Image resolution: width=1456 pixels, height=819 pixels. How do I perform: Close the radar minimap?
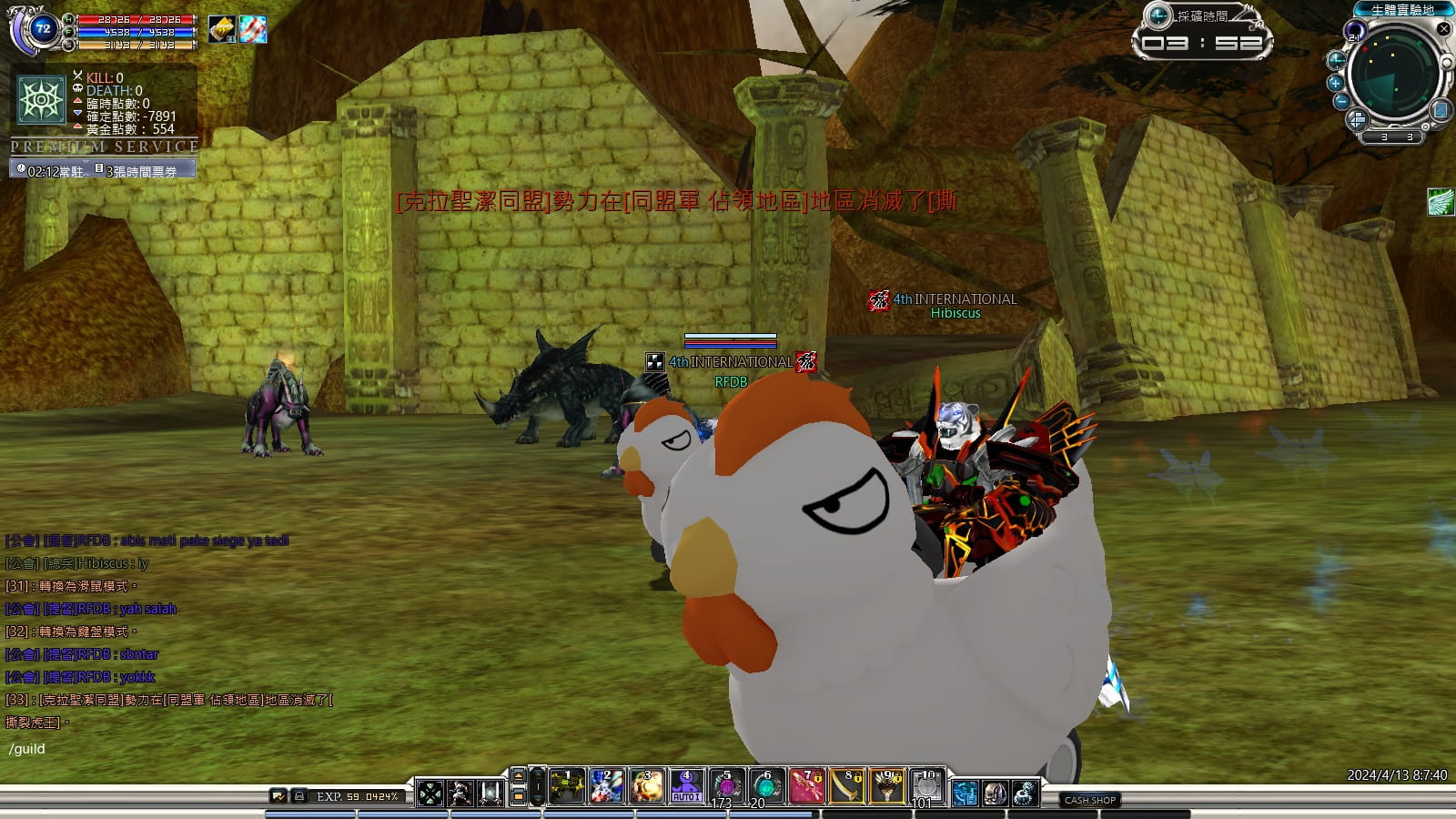[x=1443, y=29]
